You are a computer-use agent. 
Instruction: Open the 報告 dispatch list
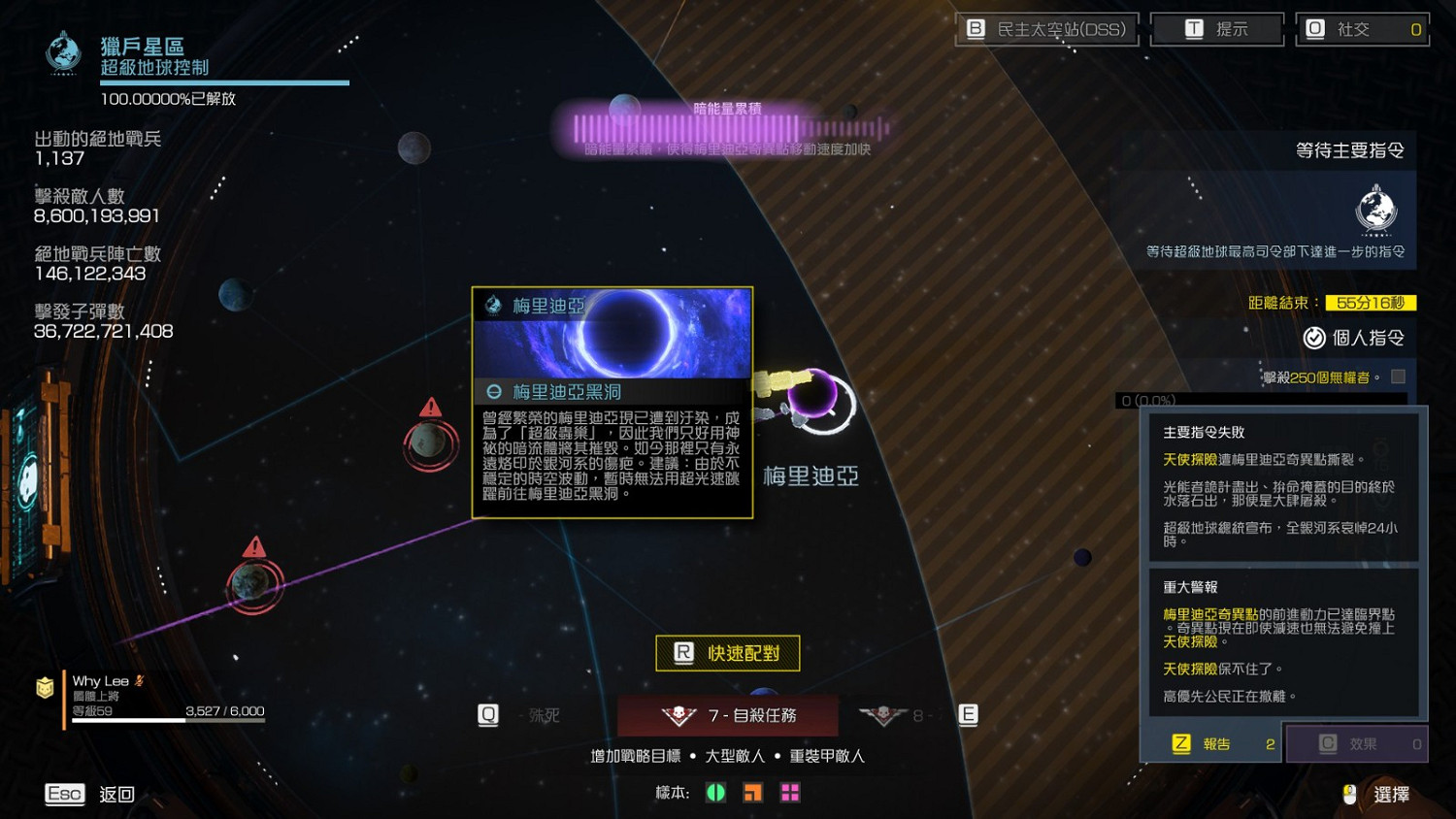click(x=1211, y=743)
